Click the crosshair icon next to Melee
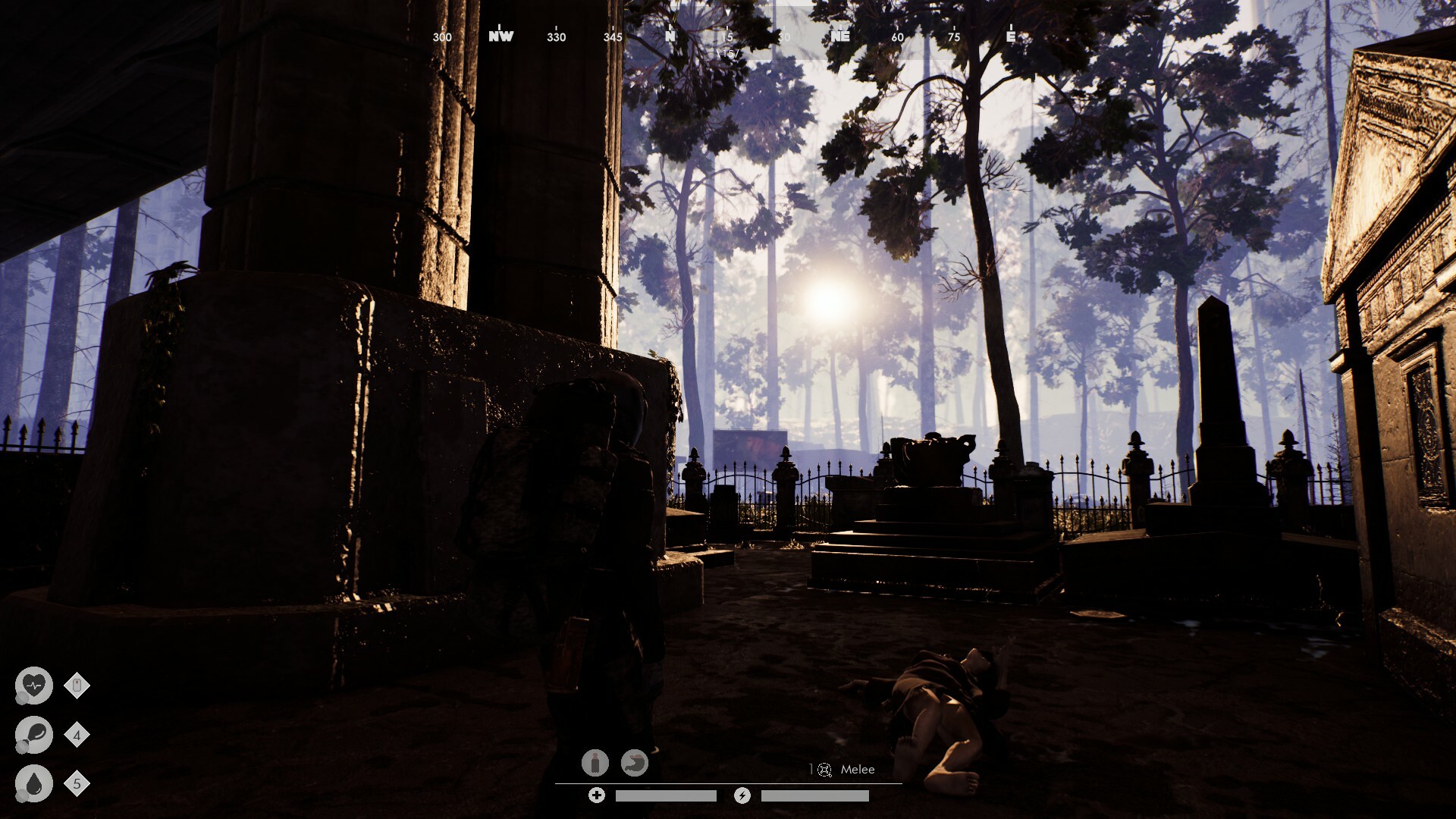The height and width of the screenshot is (819, 1456). pyautogui.click(x=824, y=770)
